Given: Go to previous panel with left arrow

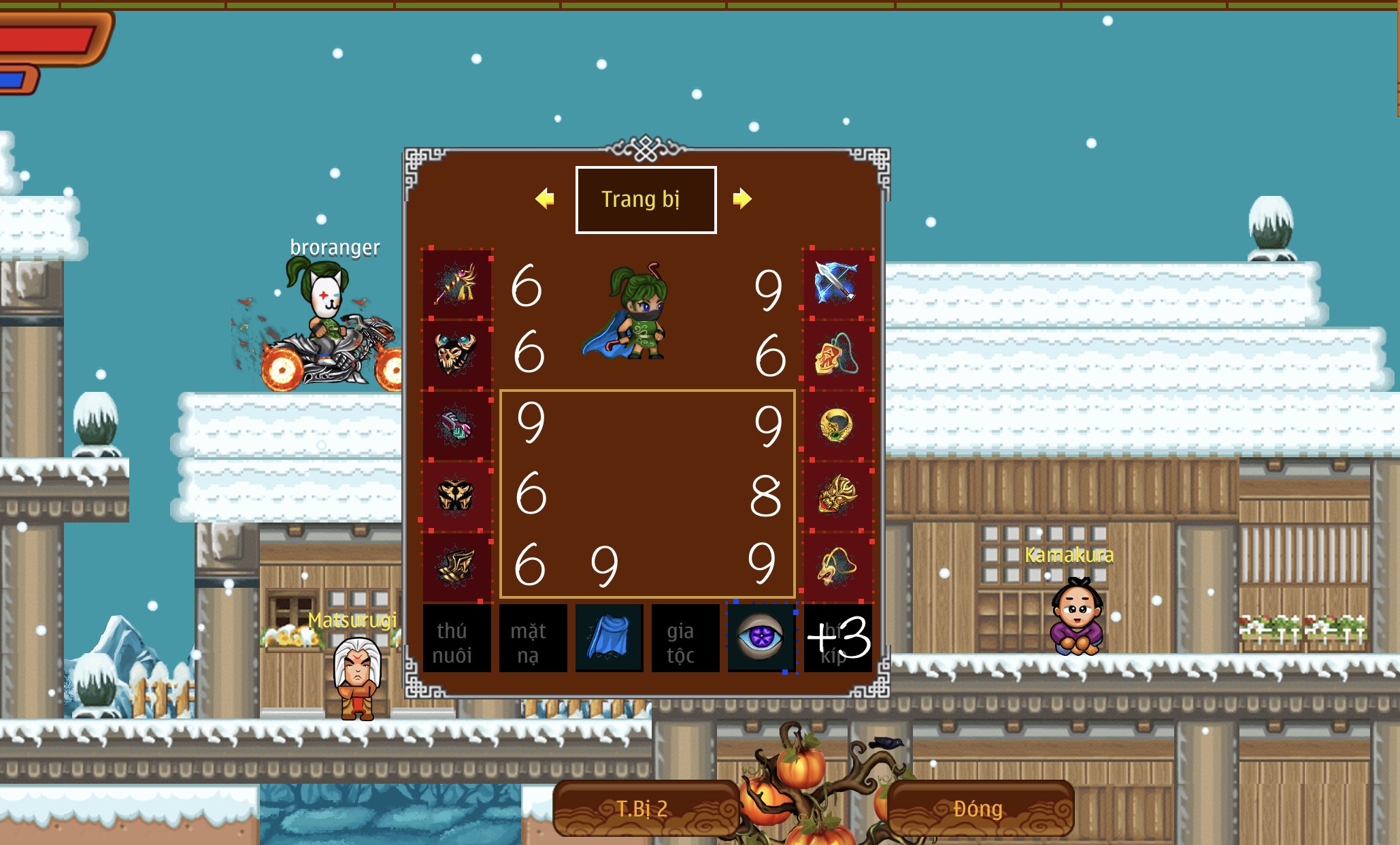Looking at the screenshot, I should (545, 199).
